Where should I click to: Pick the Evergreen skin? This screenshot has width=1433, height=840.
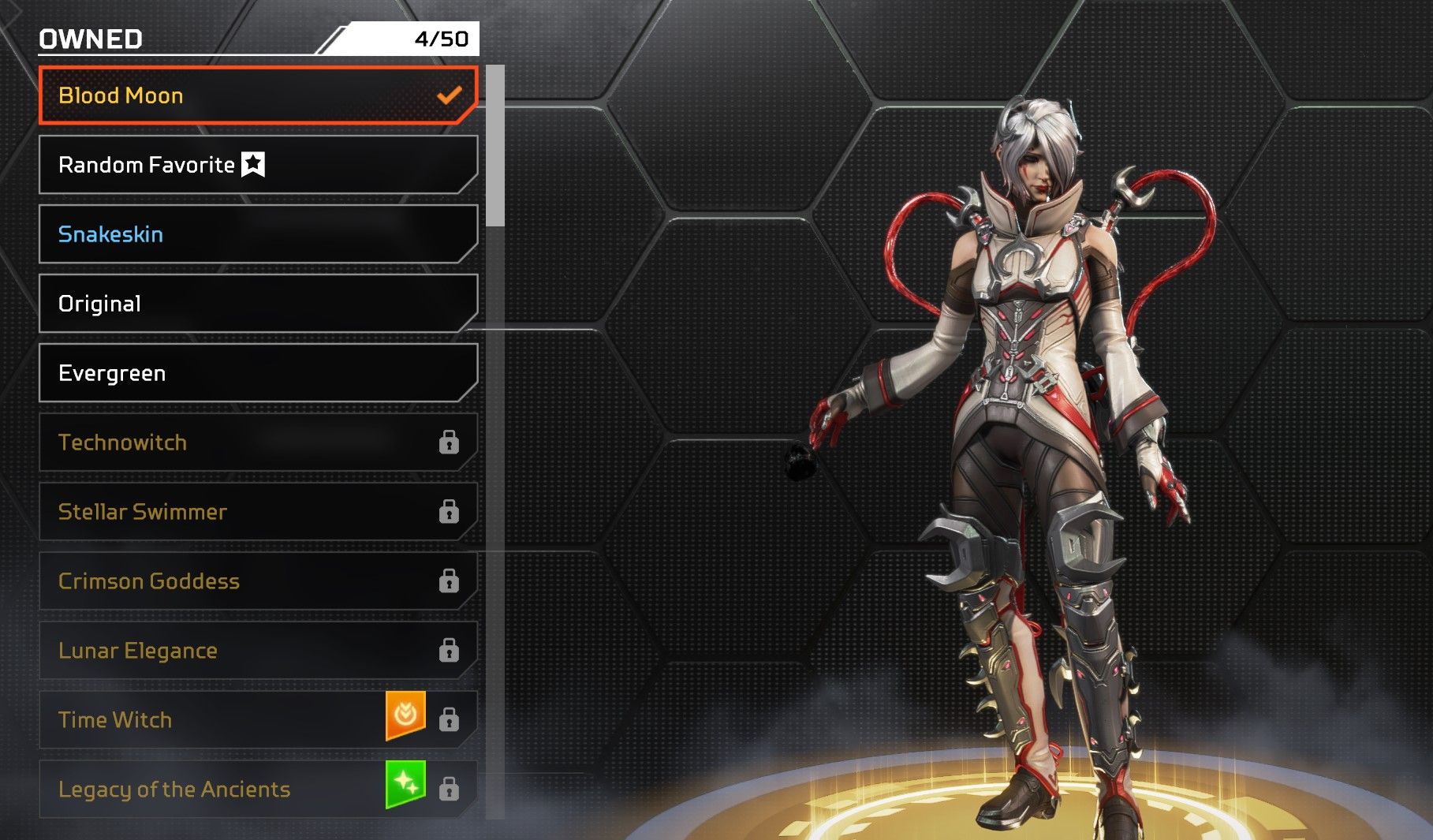(x=257, y=373)
